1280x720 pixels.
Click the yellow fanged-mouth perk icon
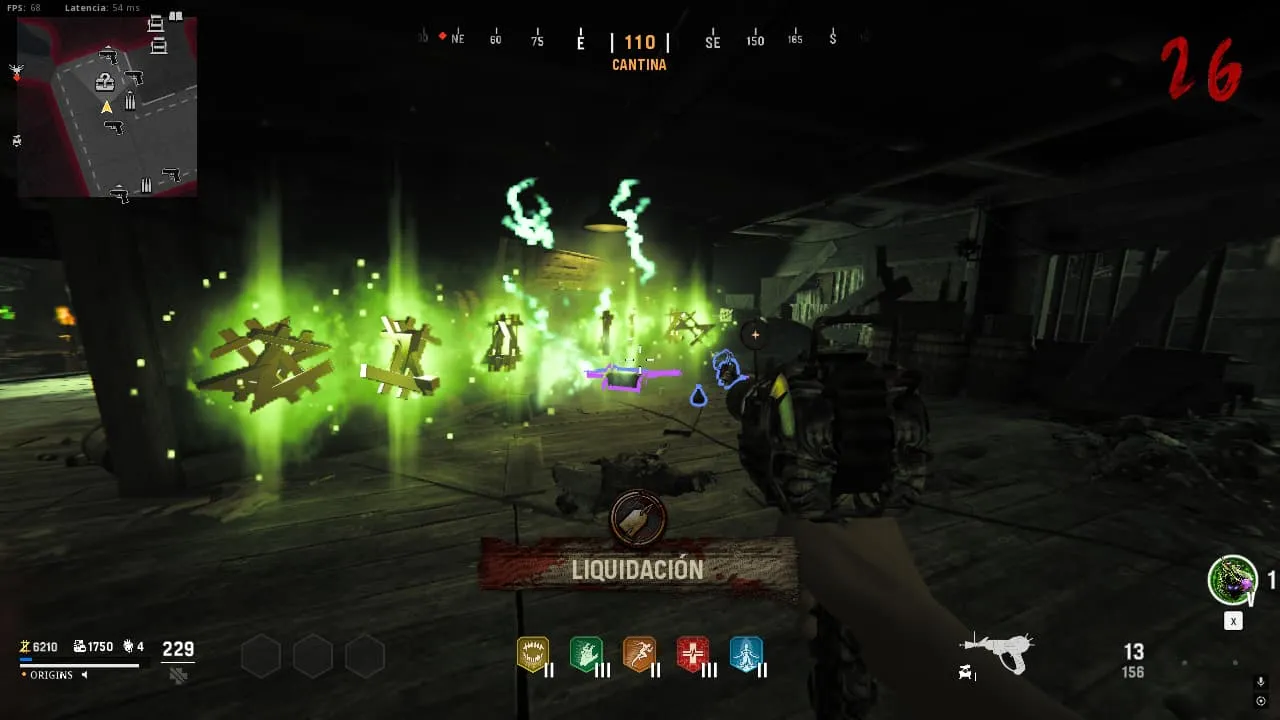tap(532, 654)
